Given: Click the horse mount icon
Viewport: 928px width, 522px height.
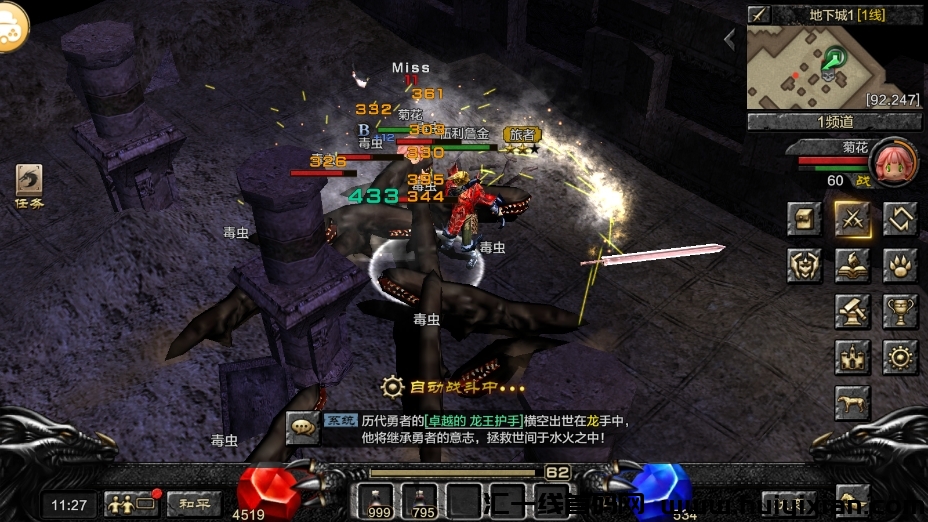Looking at the screenshot, I should point(853,403).
